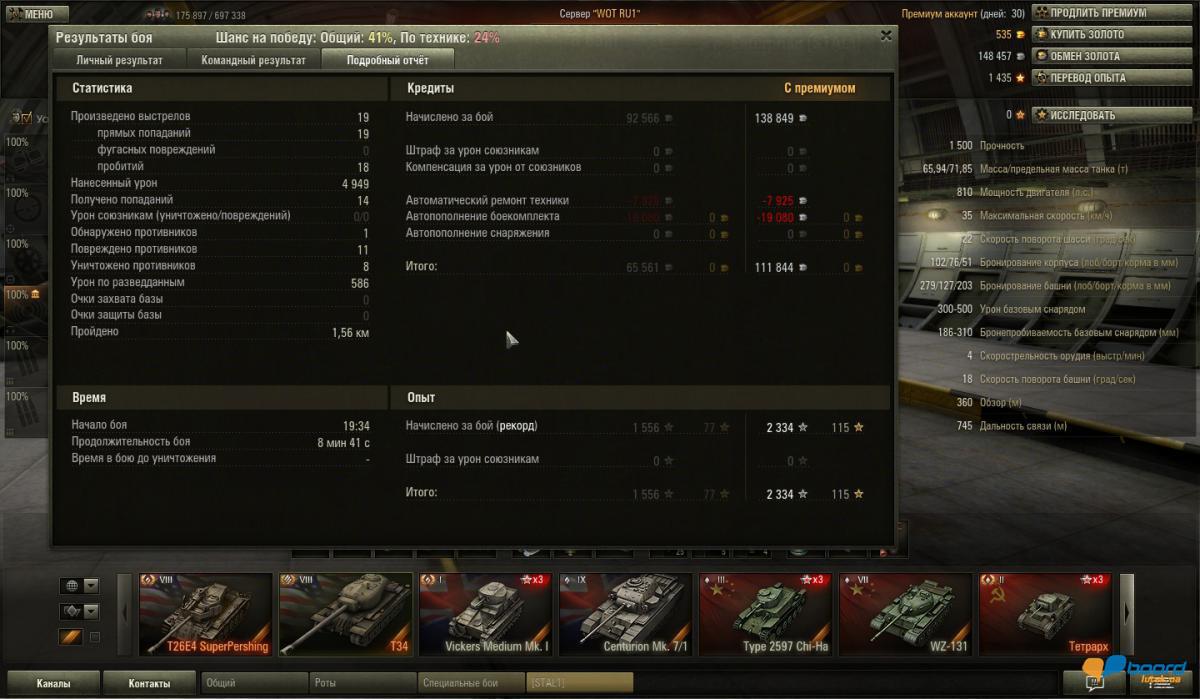This screenshot has height=699, width=1200.
Task: Select the T26E4 SuperPershing tank
Action: (x=205, y=614)
